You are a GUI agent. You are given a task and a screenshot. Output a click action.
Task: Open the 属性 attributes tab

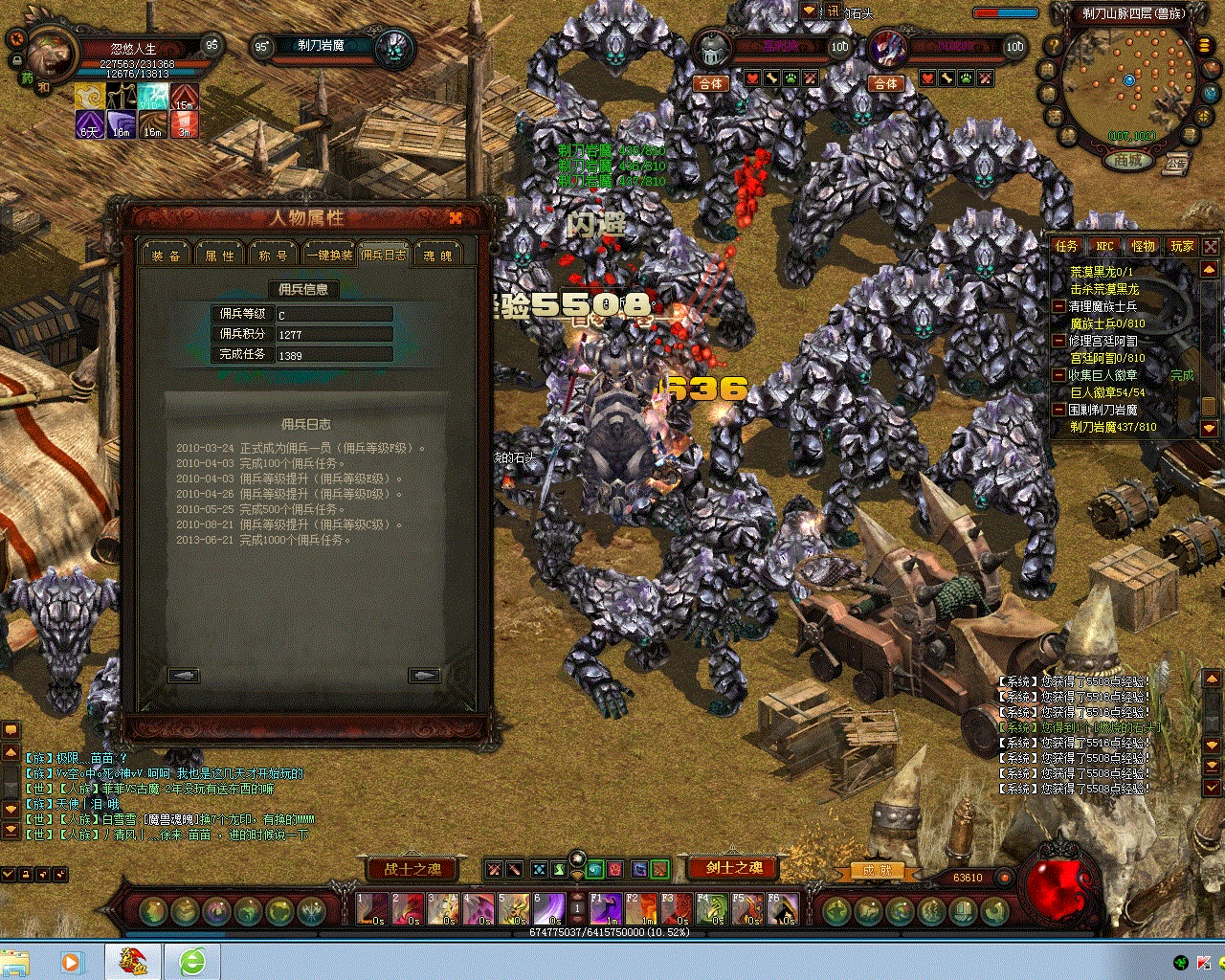click(219, 256)
